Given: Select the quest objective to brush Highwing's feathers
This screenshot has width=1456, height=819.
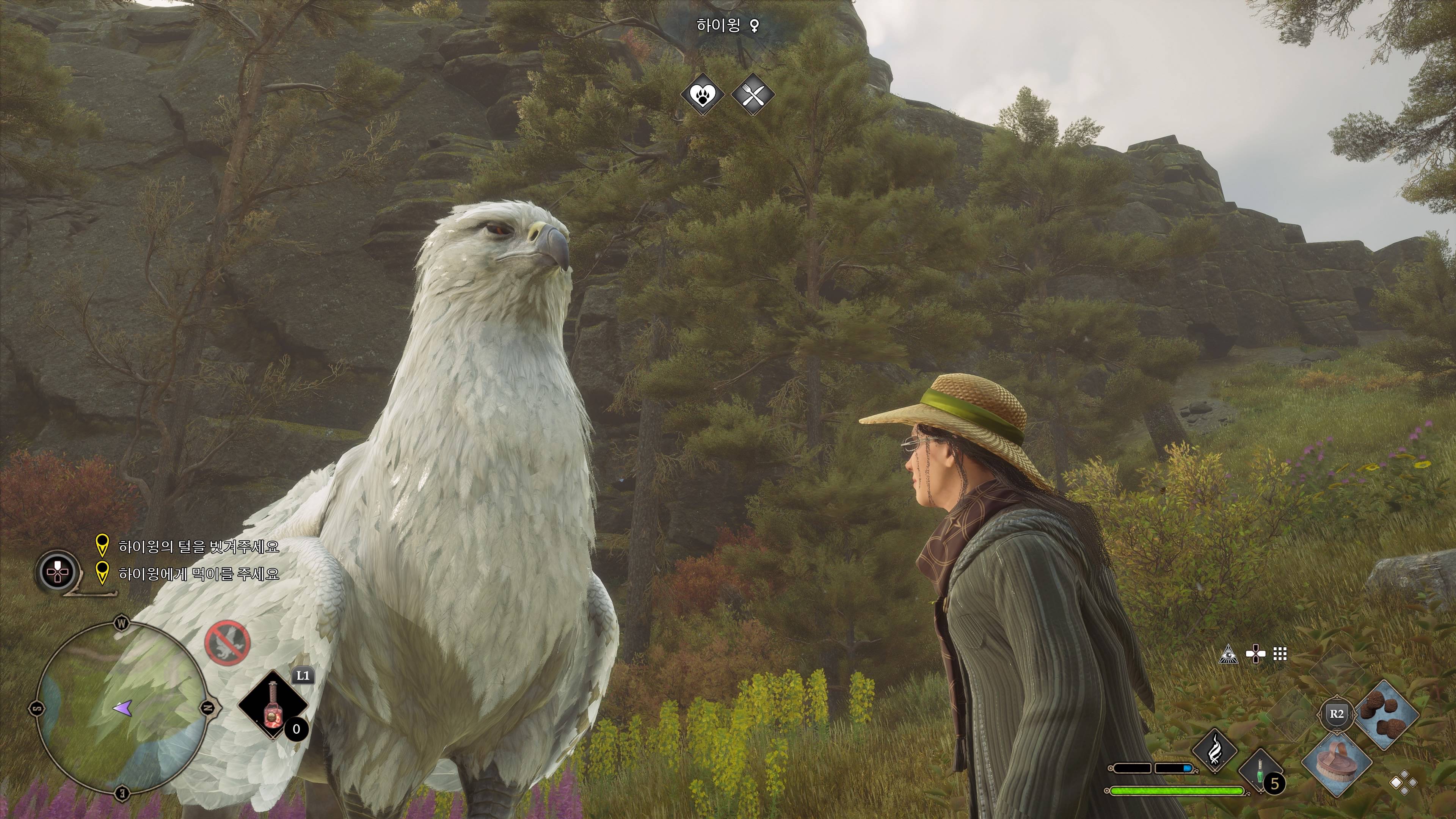Looking at the screenshot, I should pos(198,546).
